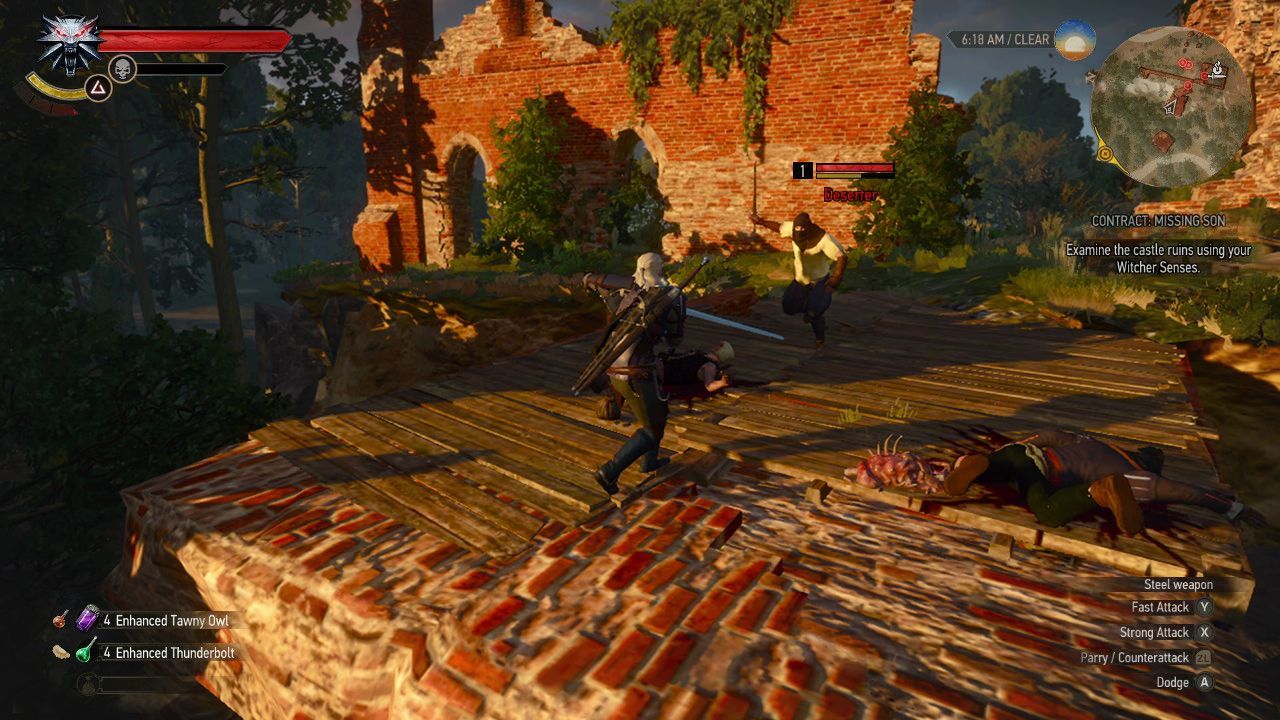1280x720 pixels.
Task: Click the empty third consumable slot
Action: 86,682
